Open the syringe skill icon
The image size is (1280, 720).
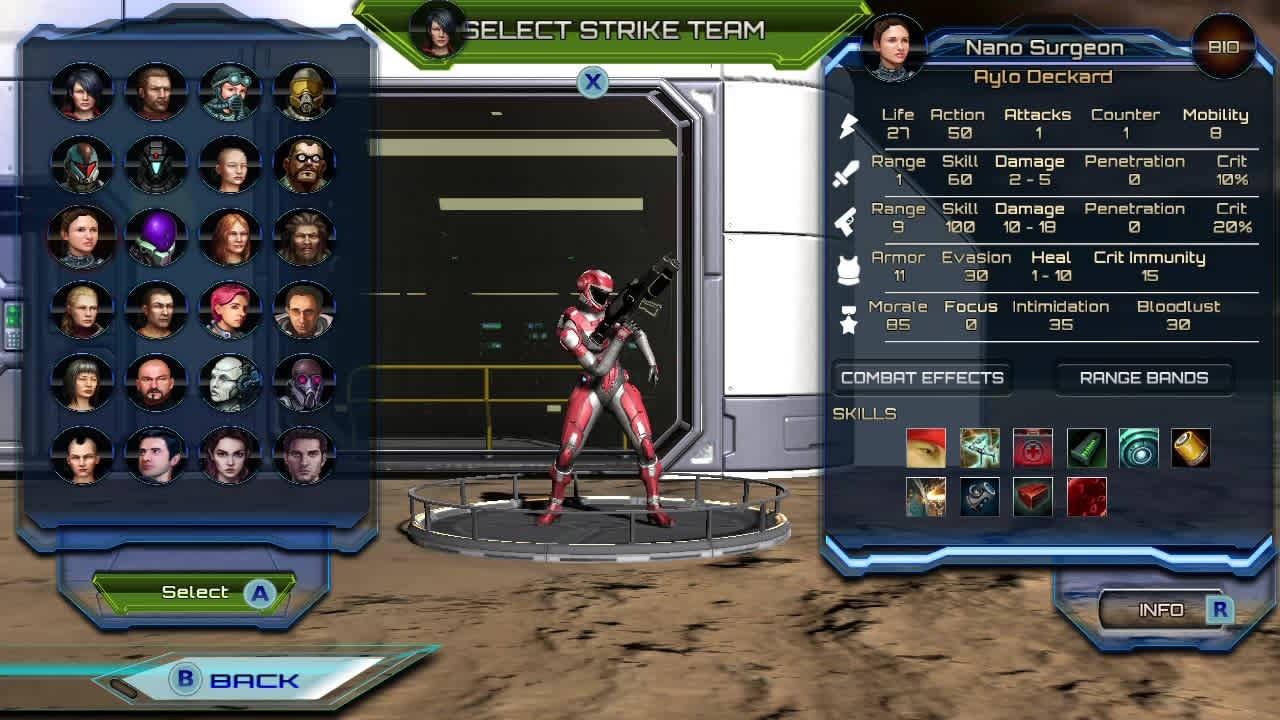pyautogui.click(x=978, y=448)
